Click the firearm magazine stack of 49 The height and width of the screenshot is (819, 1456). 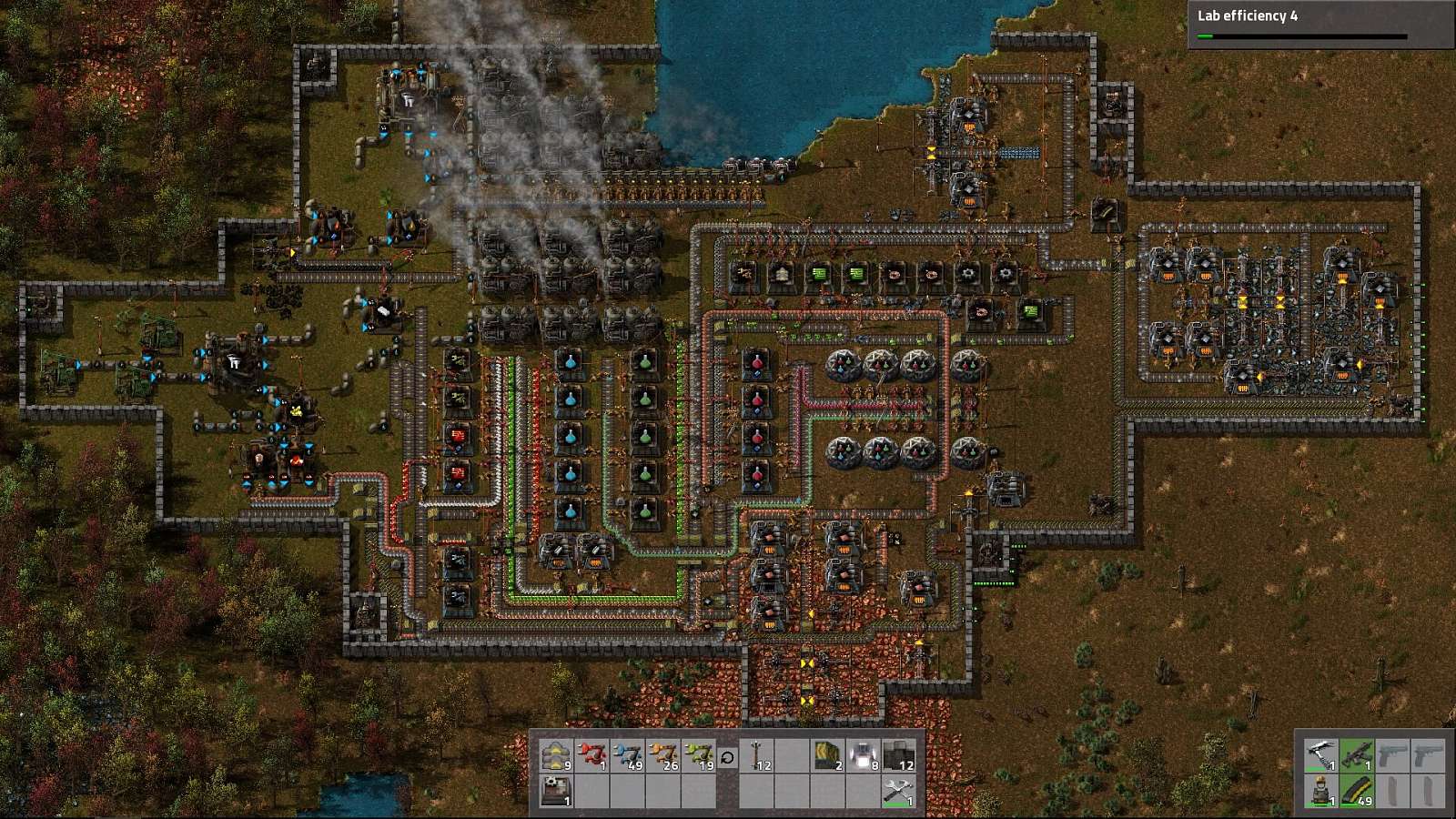(1356, 789)
